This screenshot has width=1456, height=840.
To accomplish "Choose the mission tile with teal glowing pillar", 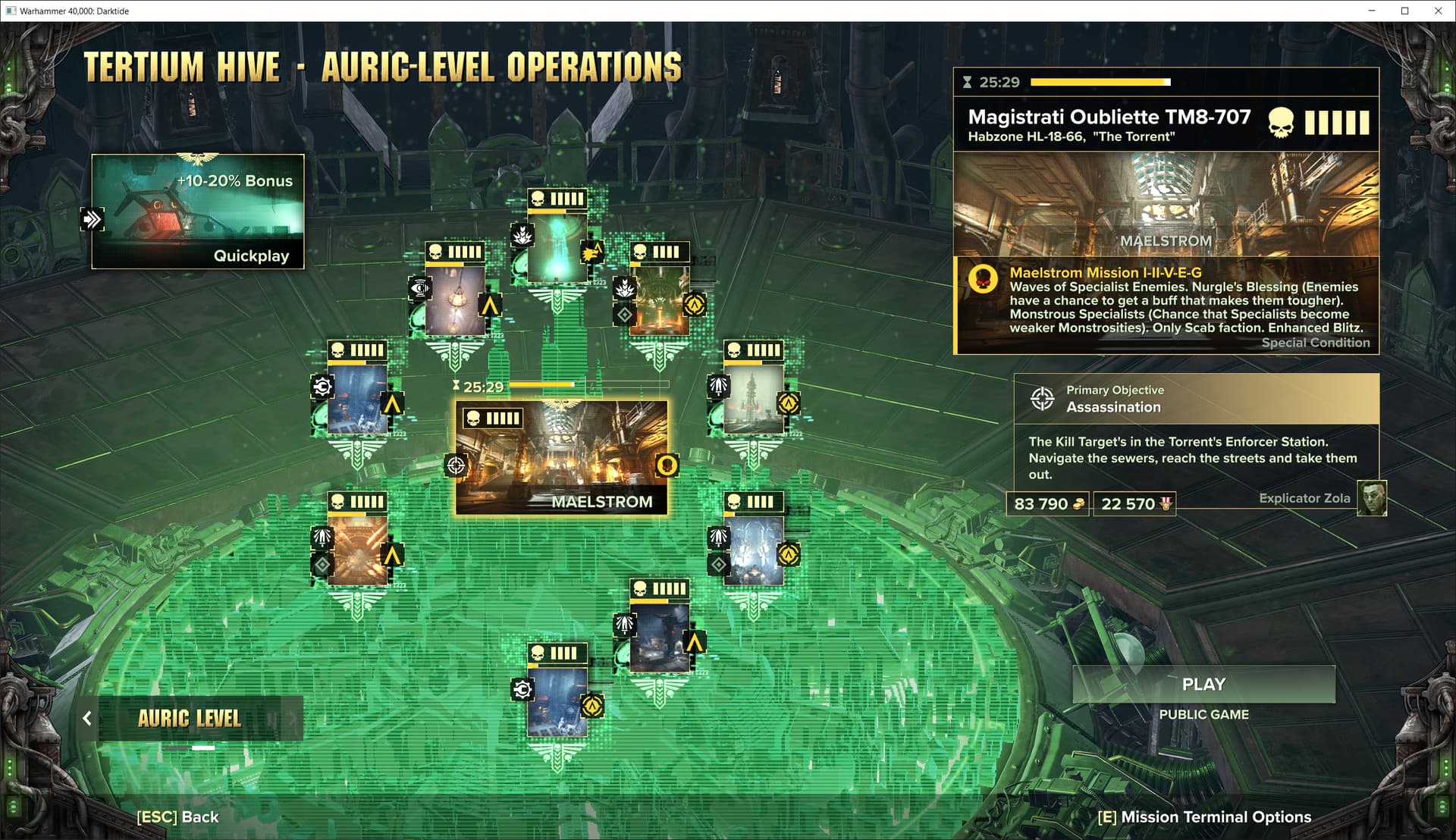I will (x=557, y=248).
